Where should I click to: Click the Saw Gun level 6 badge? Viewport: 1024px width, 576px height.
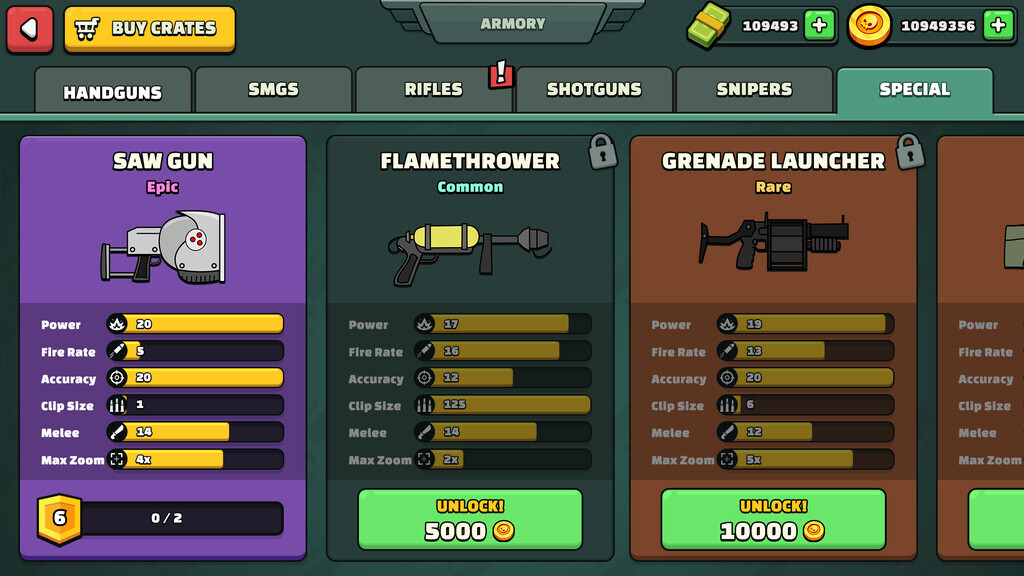(59, 518)
